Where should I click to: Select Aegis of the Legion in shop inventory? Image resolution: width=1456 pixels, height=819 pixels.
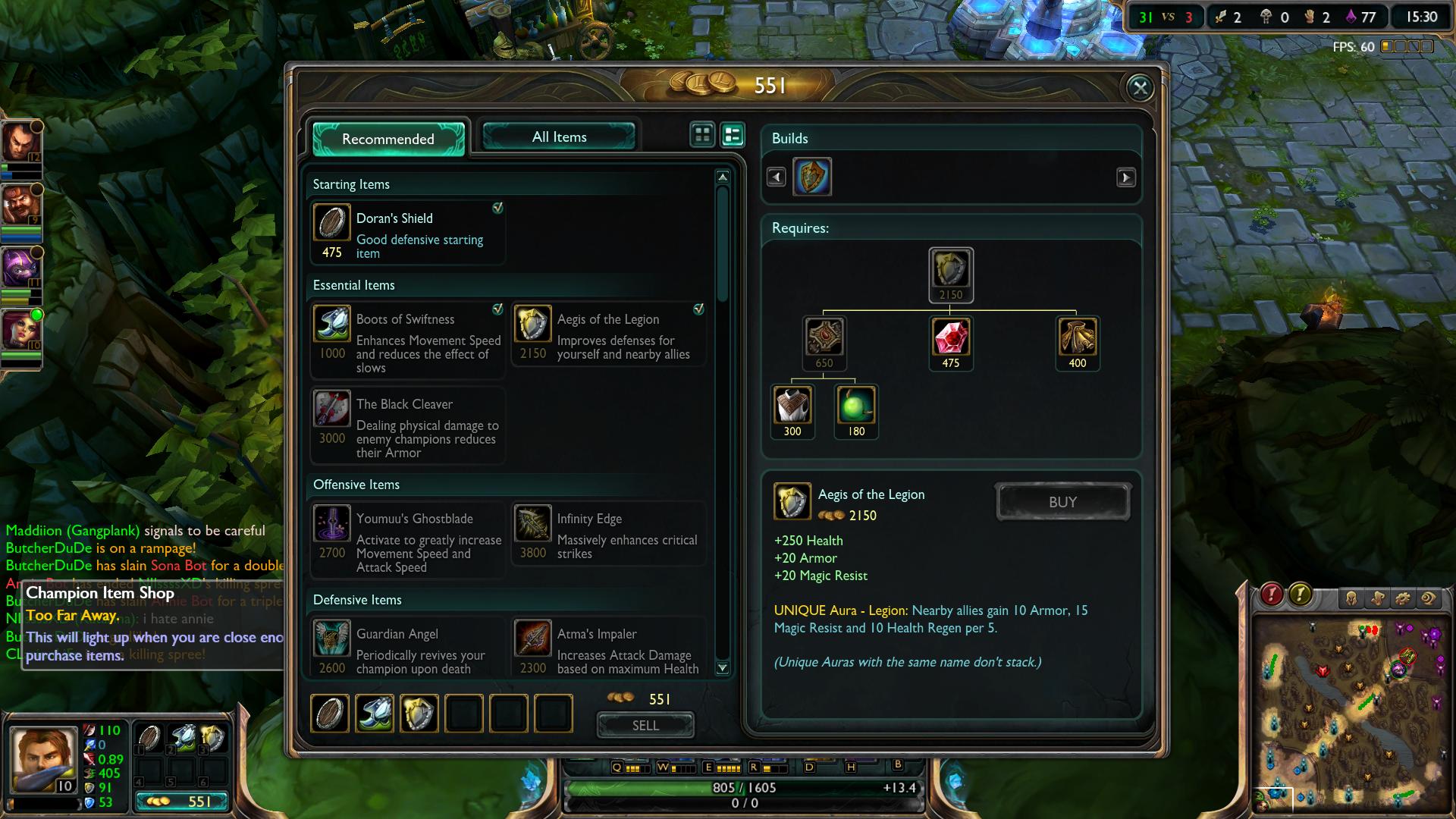click(x=419, y=714)
